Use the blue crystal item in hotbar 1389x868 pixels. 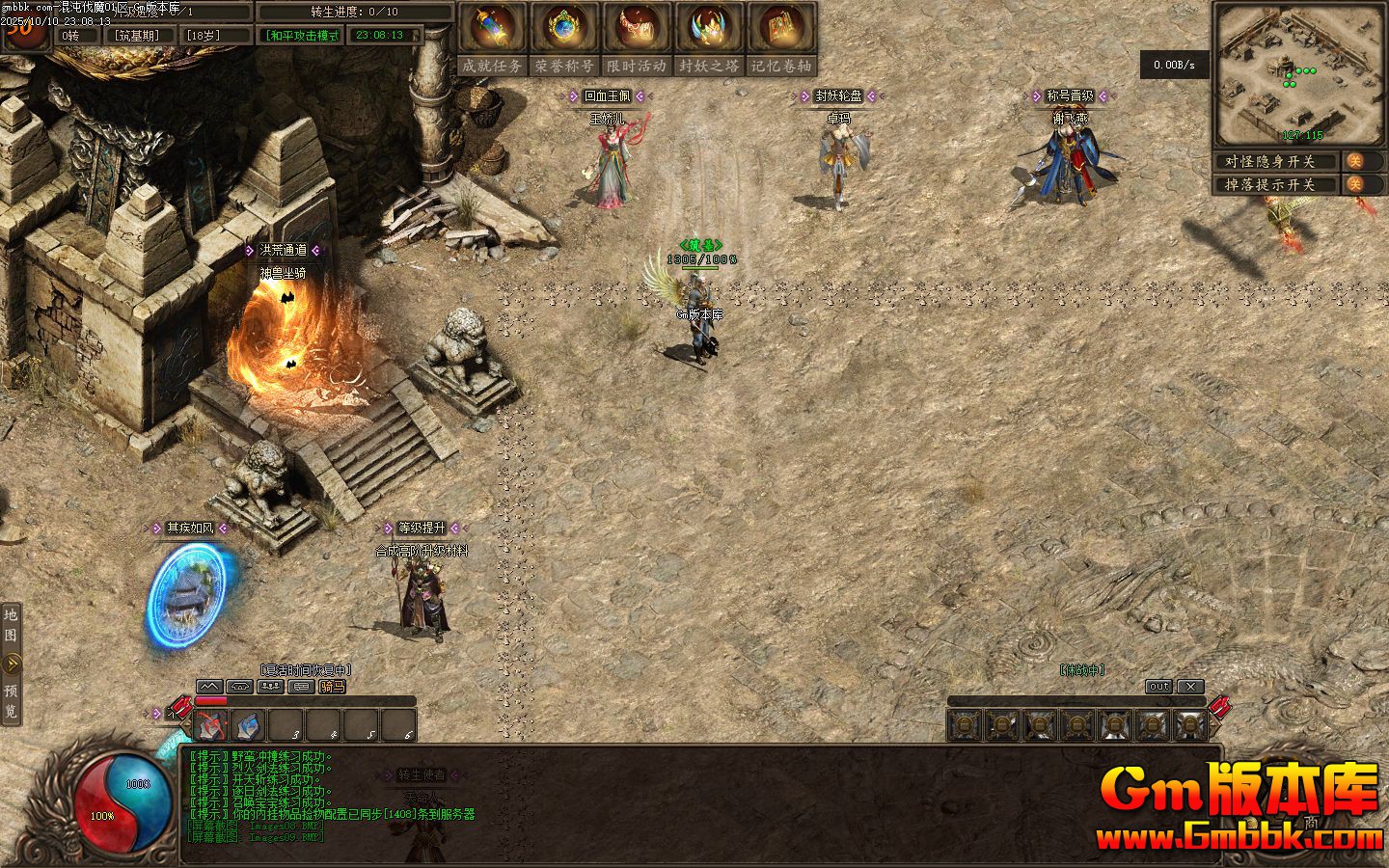249,725
